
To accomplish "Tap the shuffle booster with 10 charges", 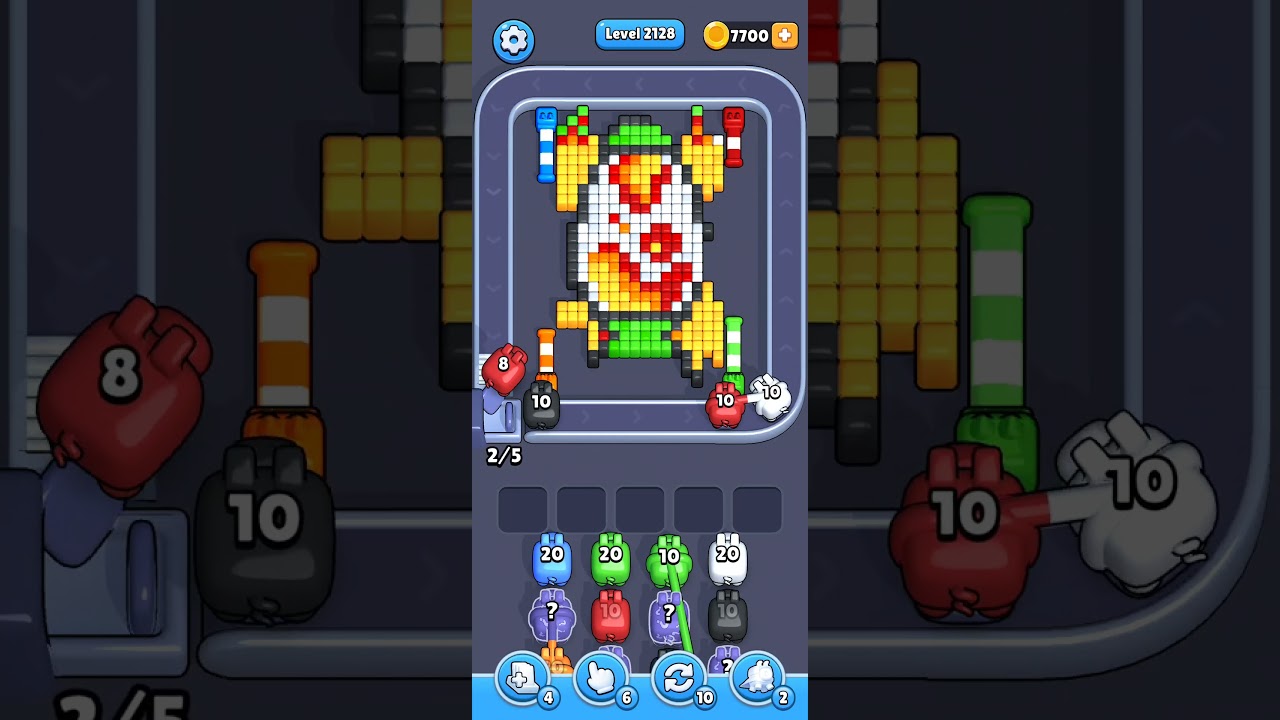I will pos(679,678).
